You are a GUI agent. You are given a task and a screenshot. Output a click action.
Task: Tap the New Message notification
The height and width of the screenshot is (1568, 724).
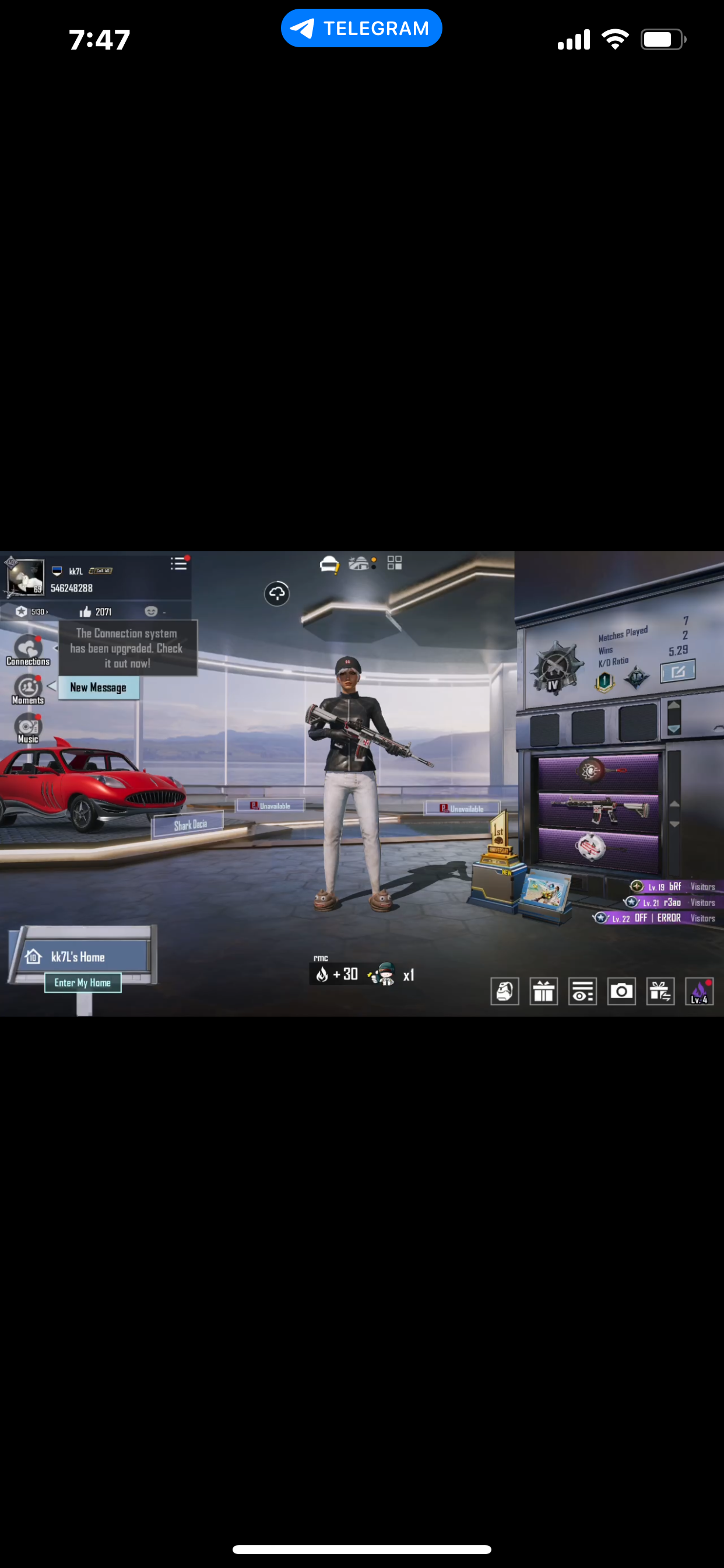[99, 688]
